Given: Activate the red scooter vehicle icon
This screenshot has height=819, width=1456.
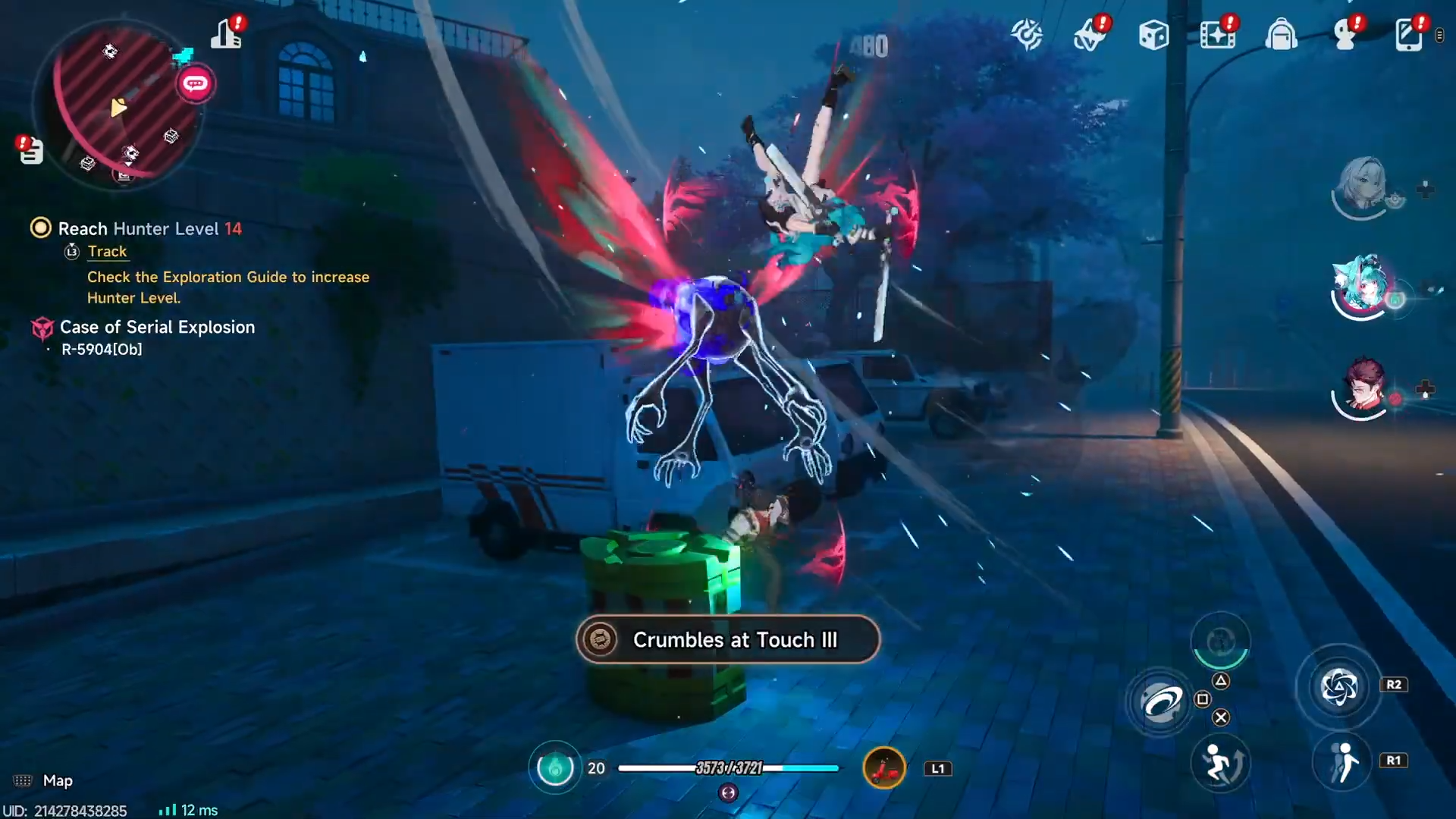Looking at the screenshot, I should (884, 768).
